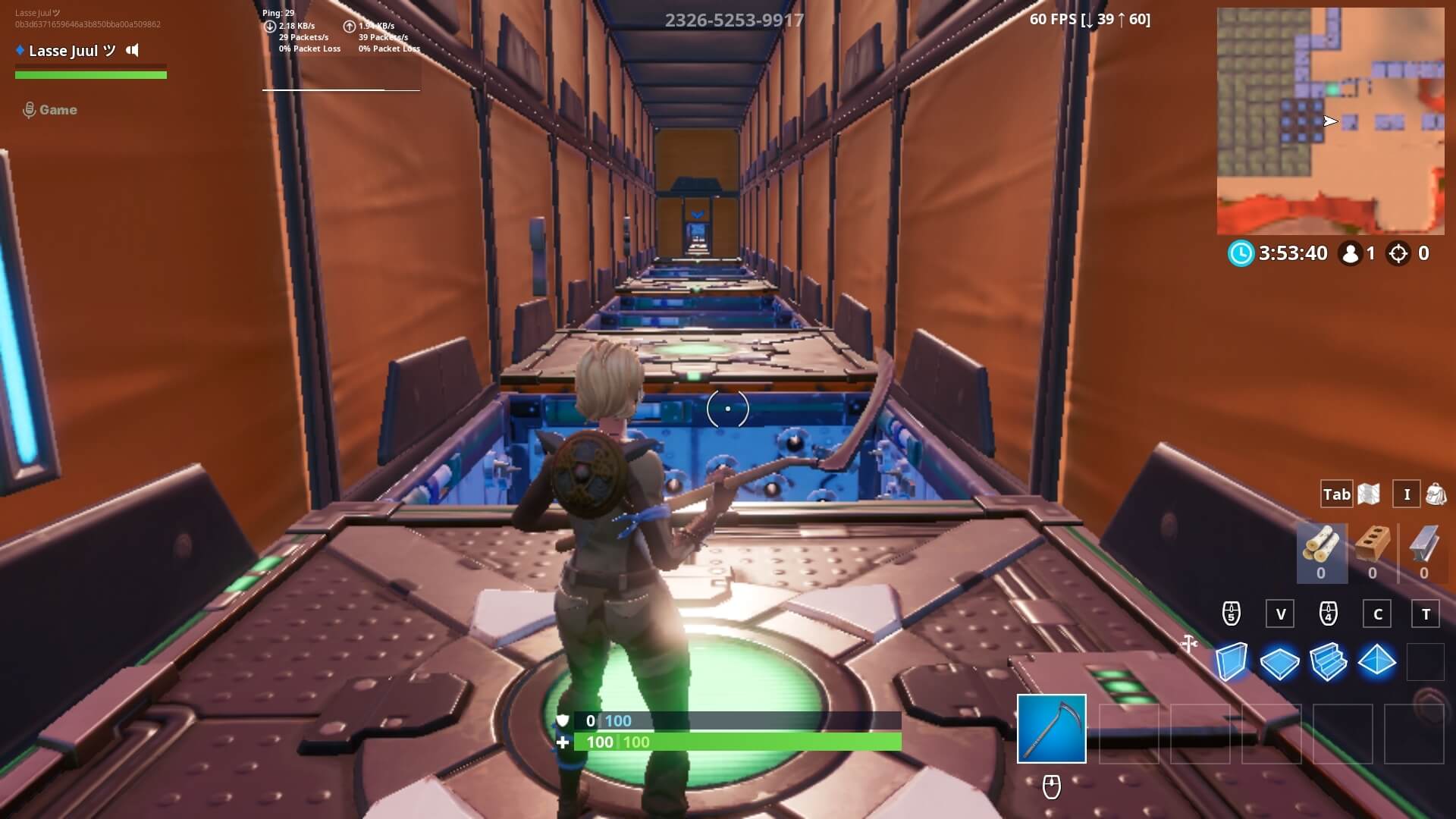Click the green health bar
The width and height of the screenshot is (1456, 819).
[736, 742]
